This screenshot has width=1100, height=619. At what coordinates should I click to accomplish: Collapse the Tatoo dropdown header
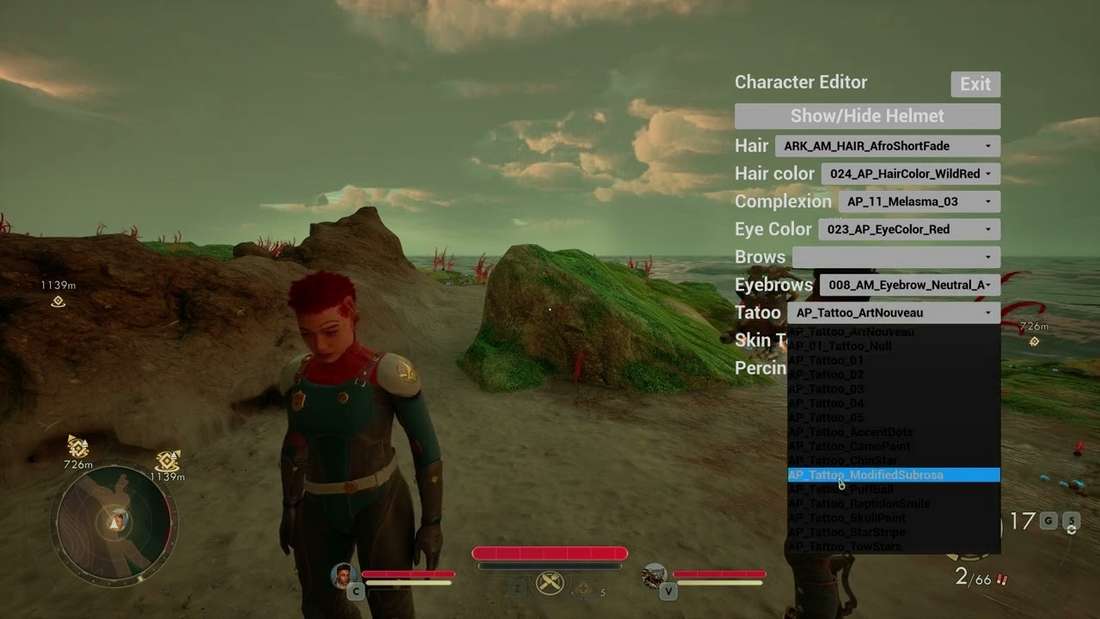(893, 313)
